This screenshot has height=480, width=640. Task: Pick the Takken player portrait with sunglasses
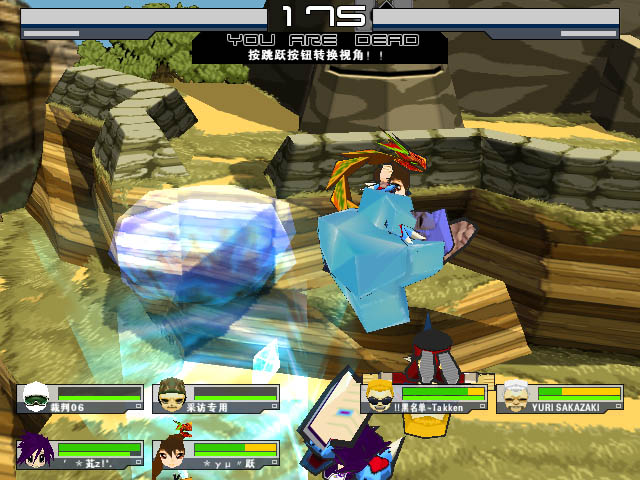click(x=380, y=396)
